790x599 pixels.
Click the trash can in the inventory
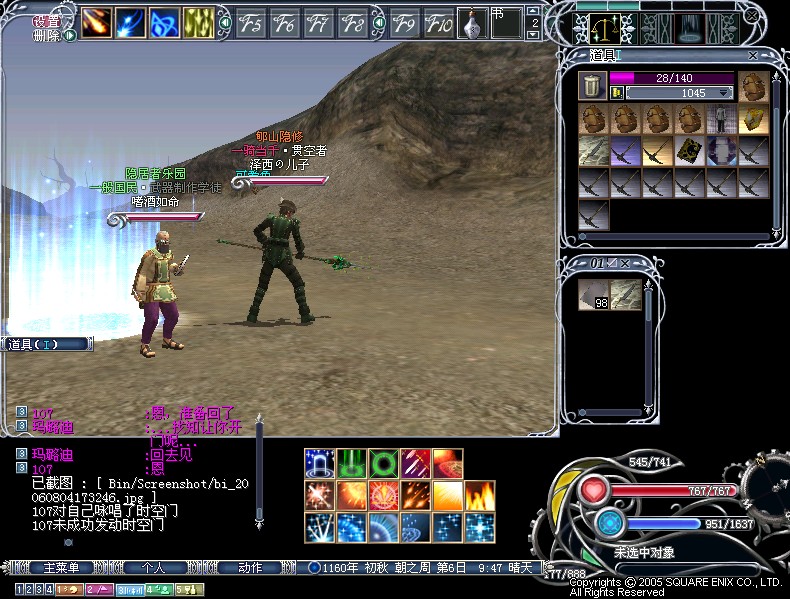592,86
